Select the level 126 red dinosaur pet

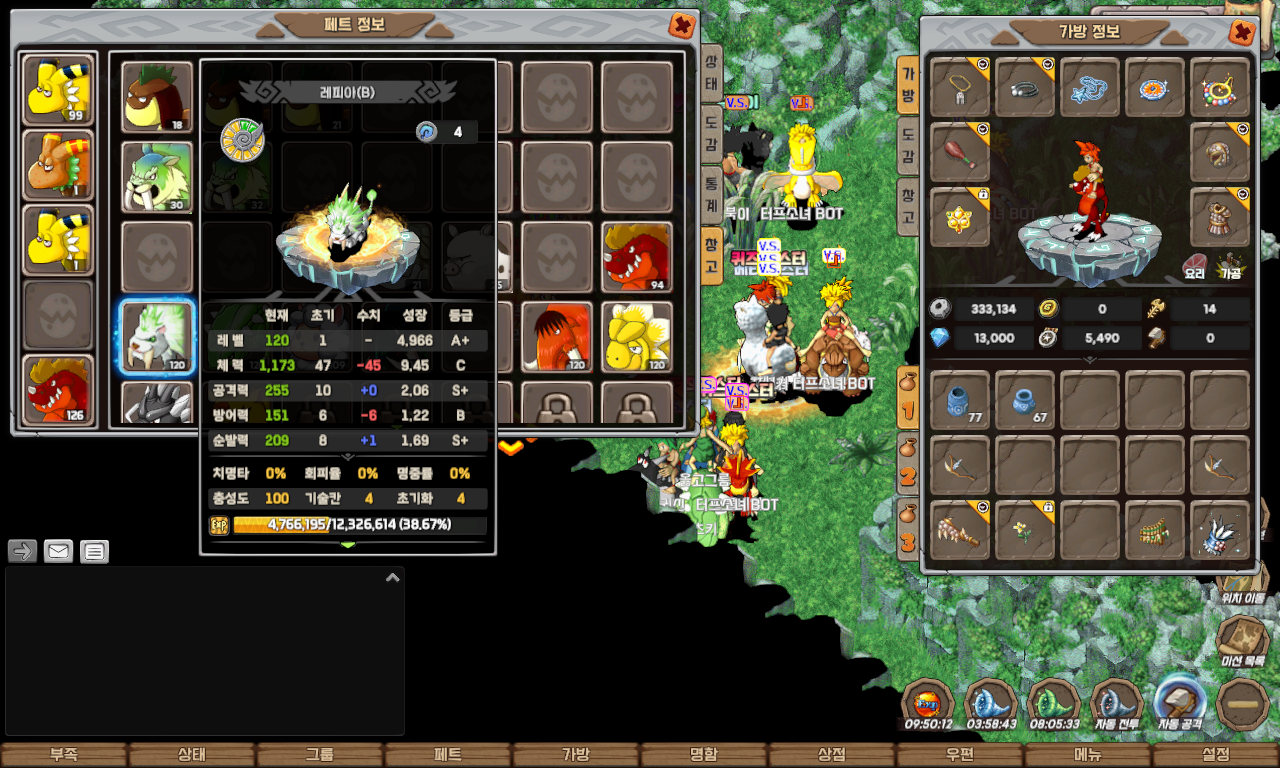point(58,390)
